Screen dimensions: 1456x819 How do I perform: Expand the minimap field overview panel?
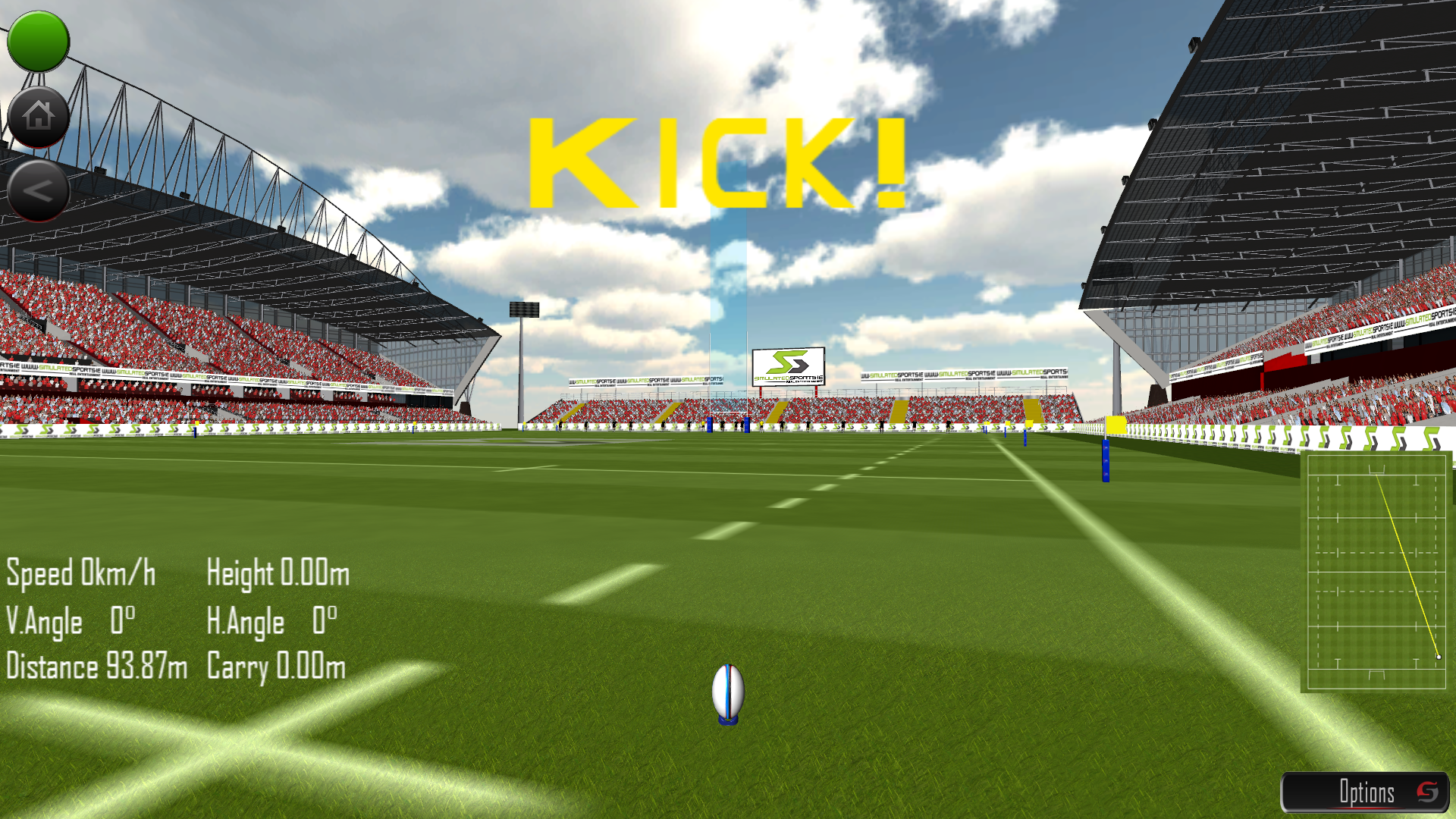click(x=1376, y=573)
